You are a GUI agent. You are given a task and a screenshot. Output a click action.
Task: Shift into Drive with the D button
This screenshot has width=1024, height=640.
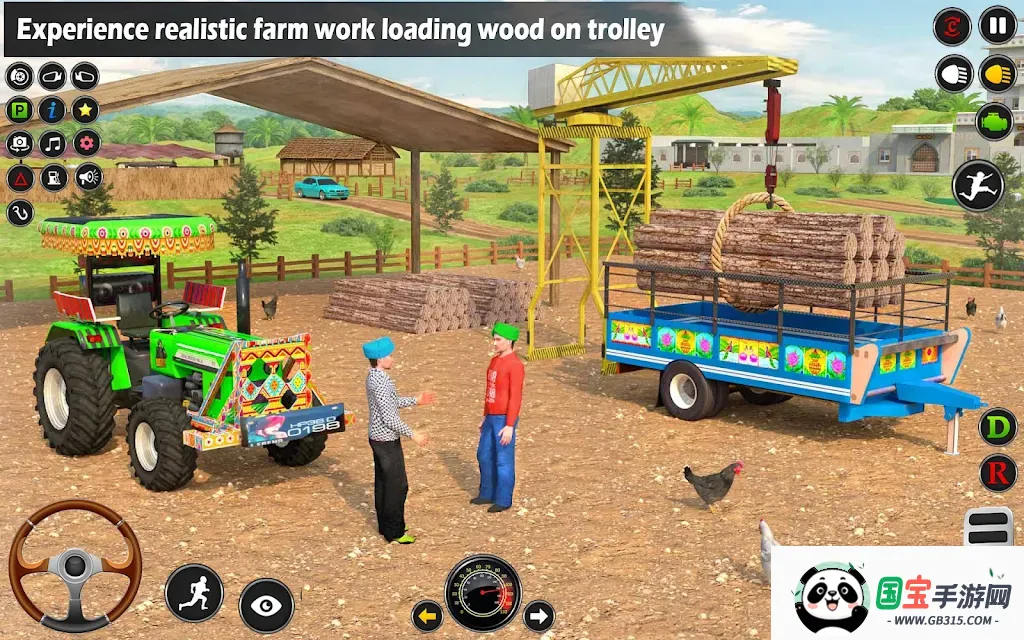tap(997, 427)
